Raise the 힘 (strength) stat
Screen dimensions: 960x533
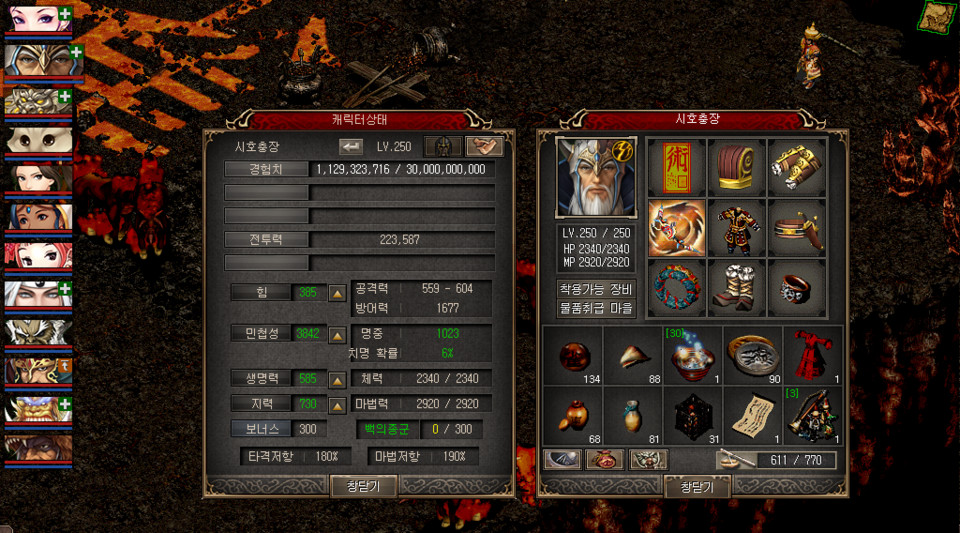pos(338,293)
